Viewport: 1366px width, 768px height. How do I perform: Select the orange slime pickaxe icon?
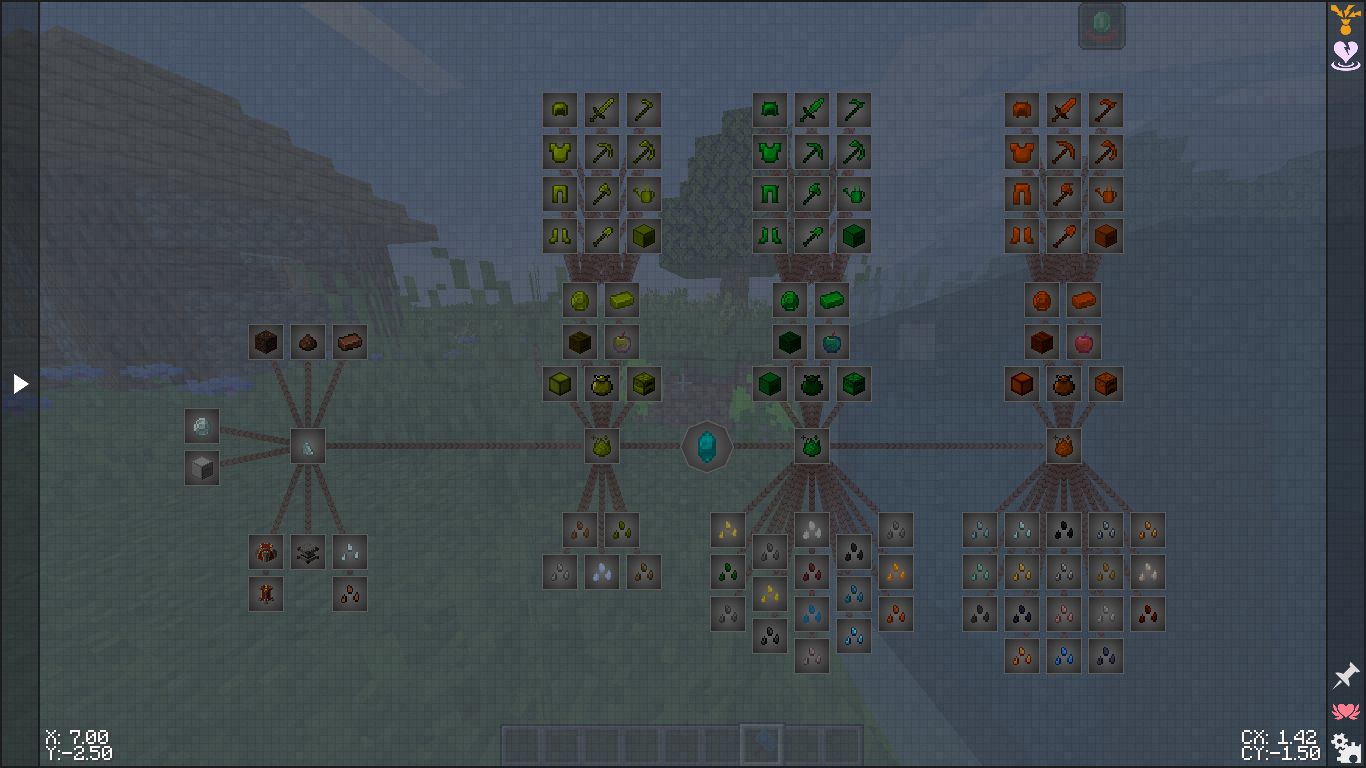1063,152
